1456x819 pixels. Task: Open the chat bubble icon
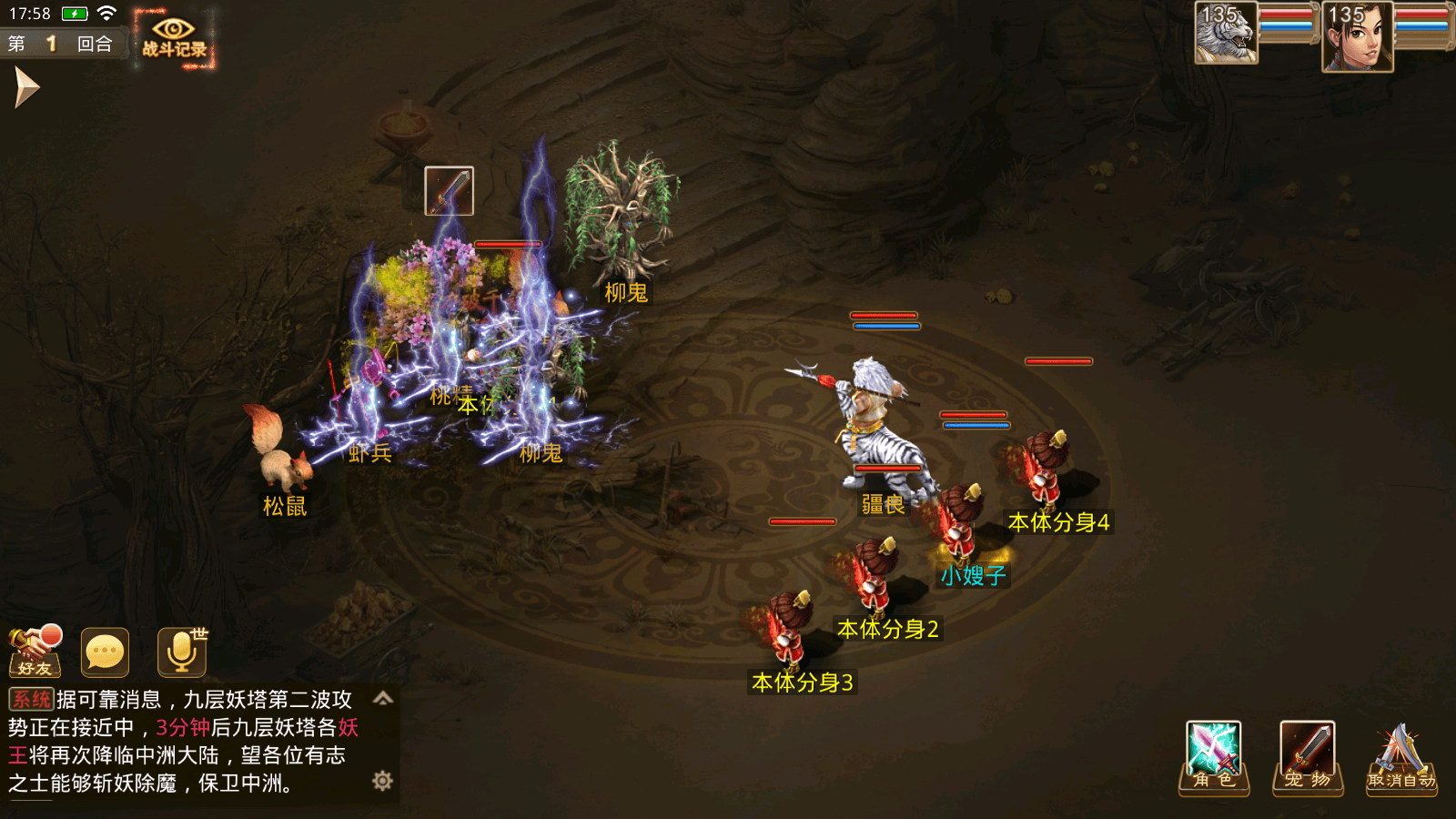coord(103,650)
